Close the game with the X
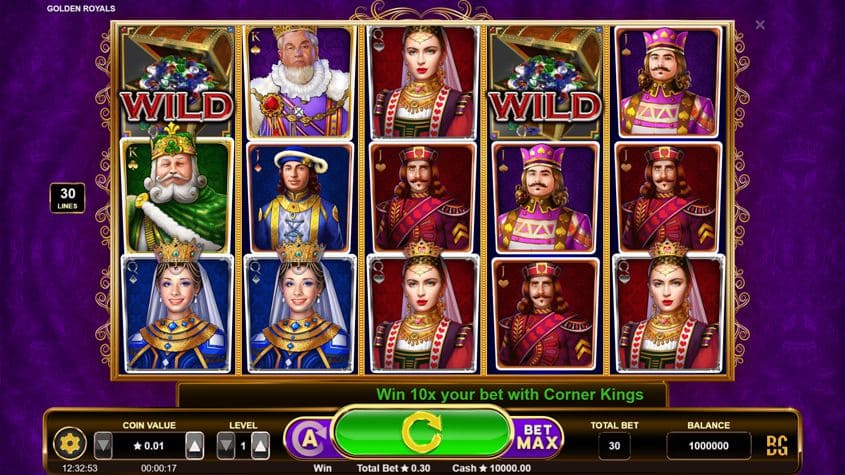Image resolution: width=845 pixels, height=475 pixels. point(760,25)
